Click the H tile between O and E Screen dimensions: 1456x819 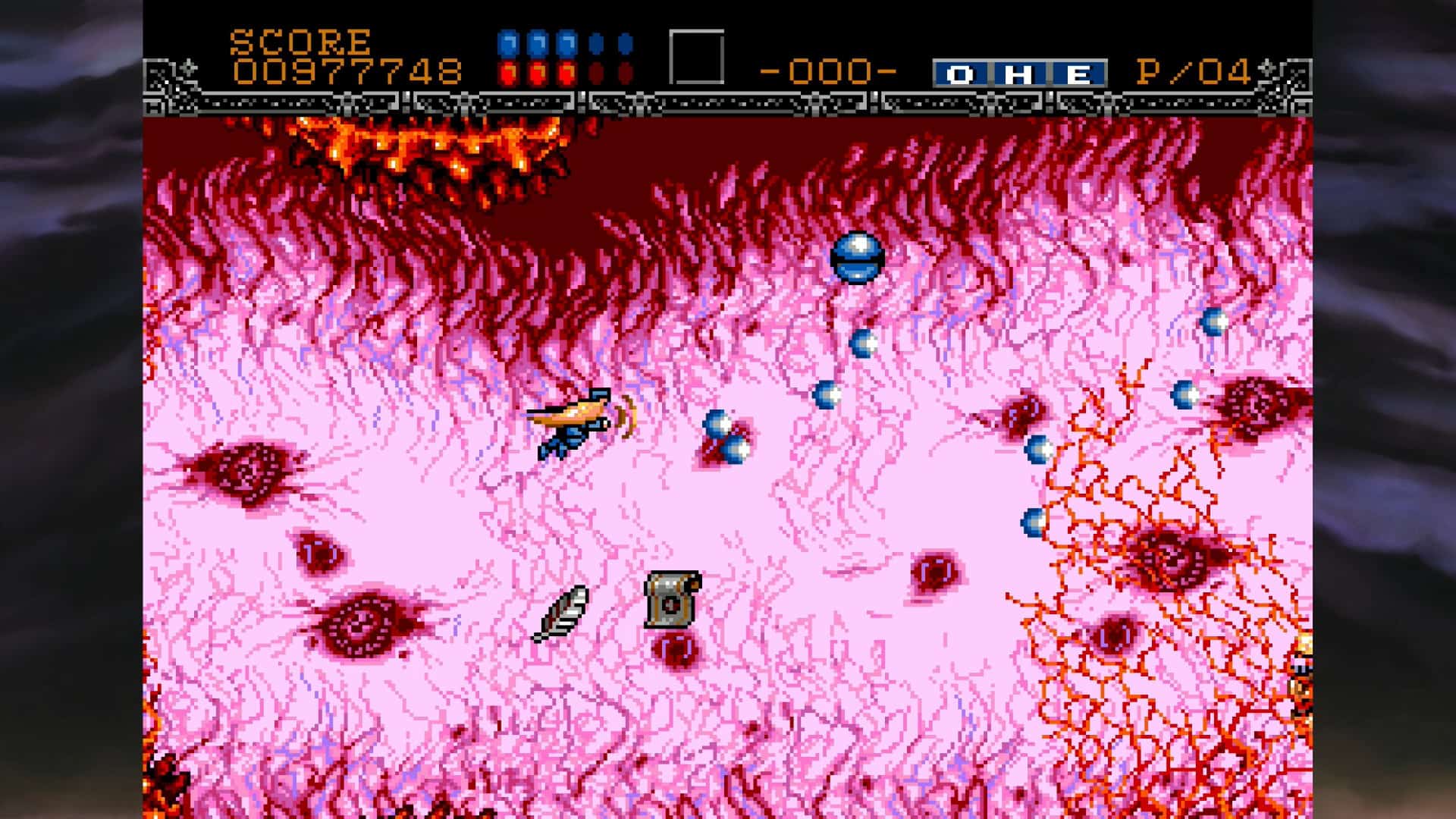click(1018, 72)
